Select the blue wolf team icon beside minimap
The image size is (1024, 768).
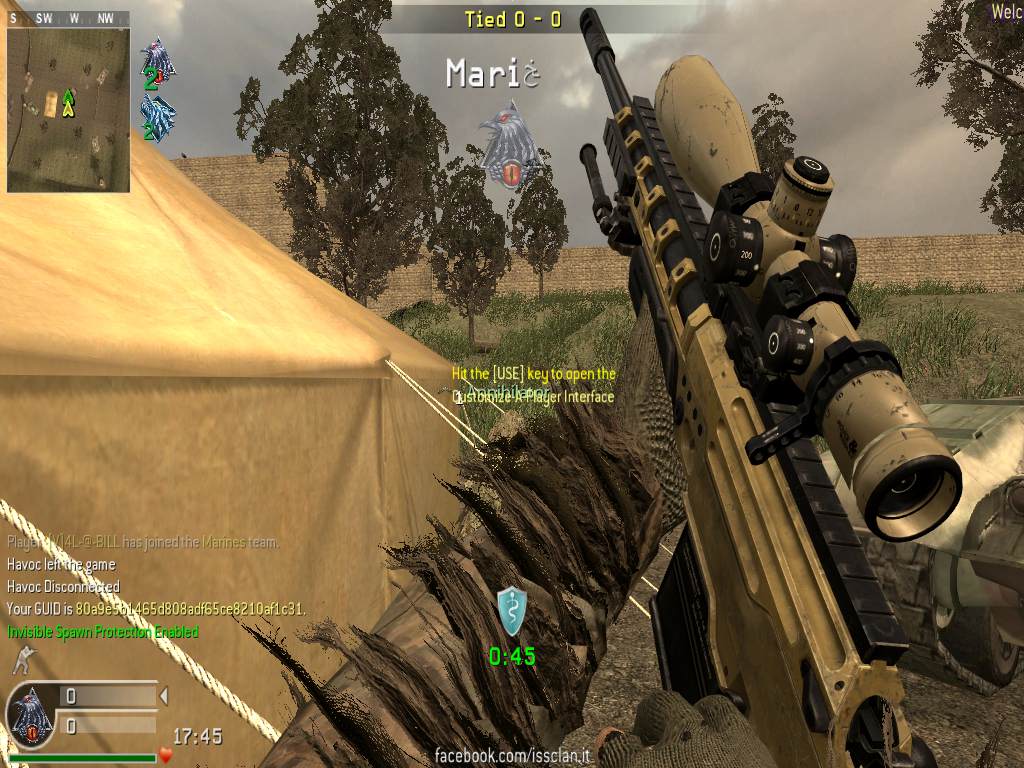[158, 119]
